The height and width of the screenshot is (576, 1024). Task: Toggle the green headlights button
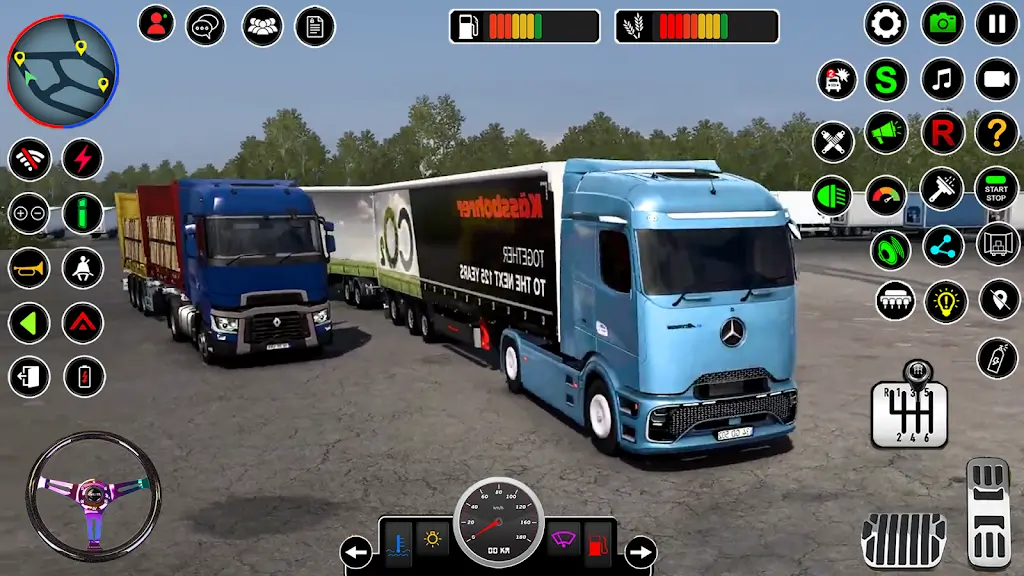coord(832,195)
